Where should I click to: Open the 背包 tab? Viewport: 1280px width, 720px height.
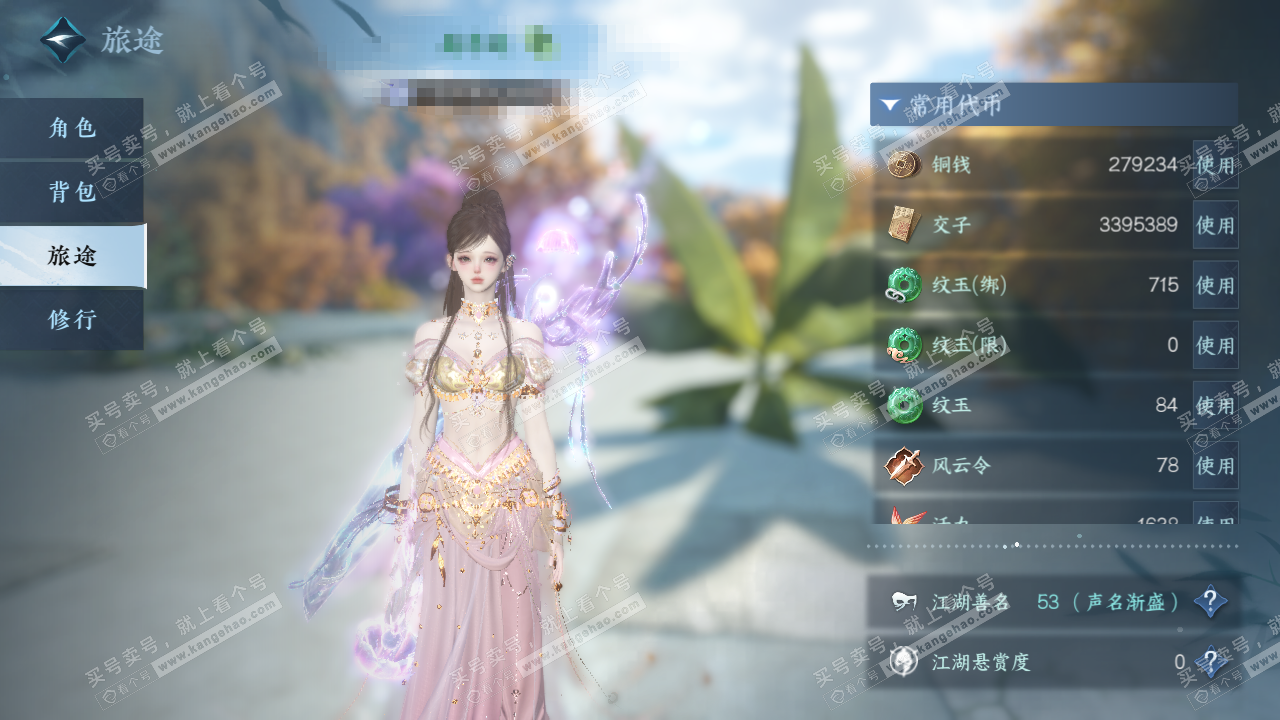click(72, 192)
